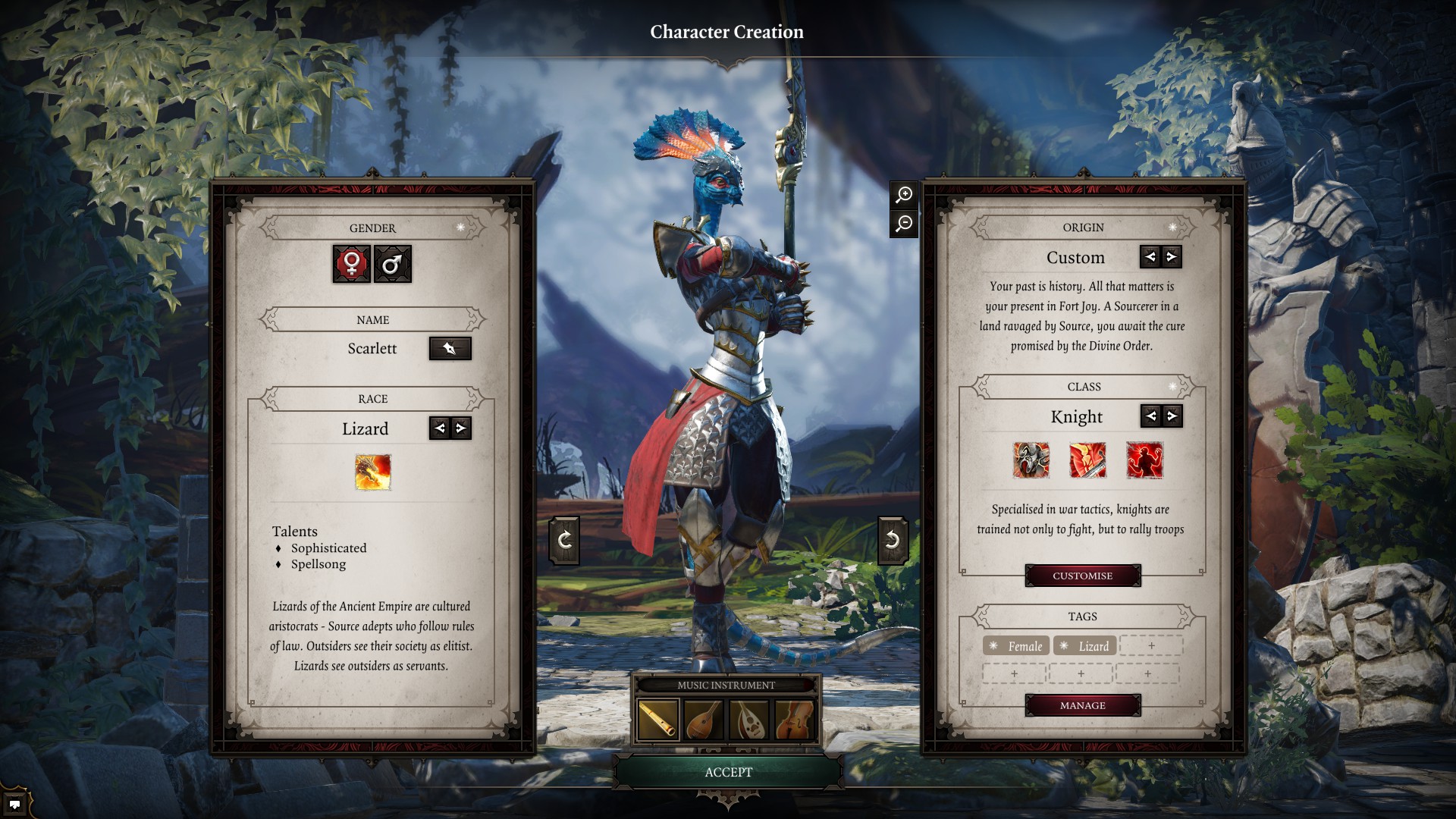Zoom out from the character model
Screen dimensions: 1456x819
tap(904, 224)
